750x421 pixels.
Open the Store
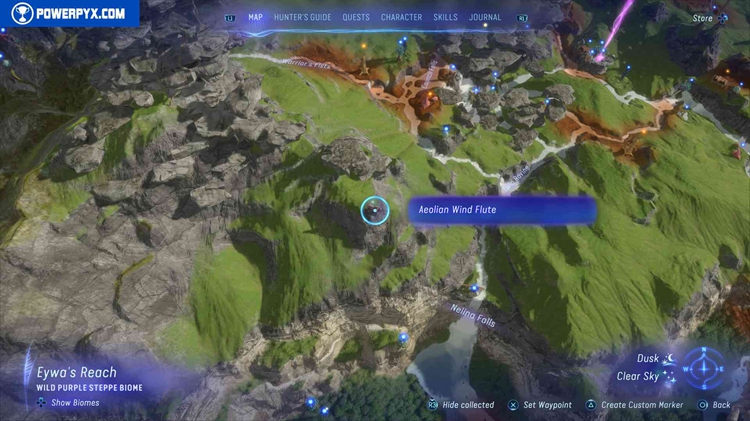tap(704, 17)
